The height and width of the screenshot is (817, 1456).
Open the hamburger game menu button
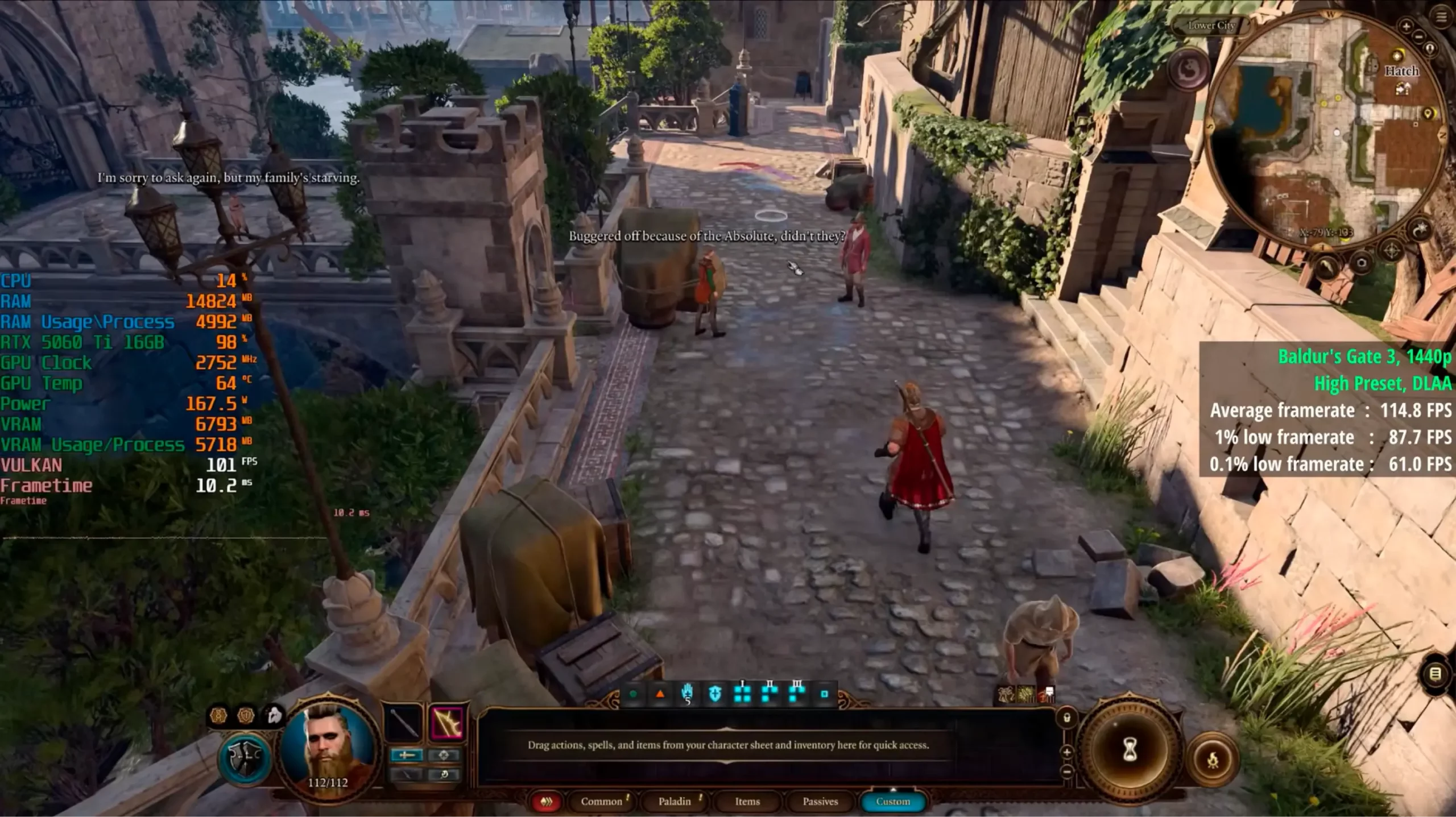coord(1441,17)
